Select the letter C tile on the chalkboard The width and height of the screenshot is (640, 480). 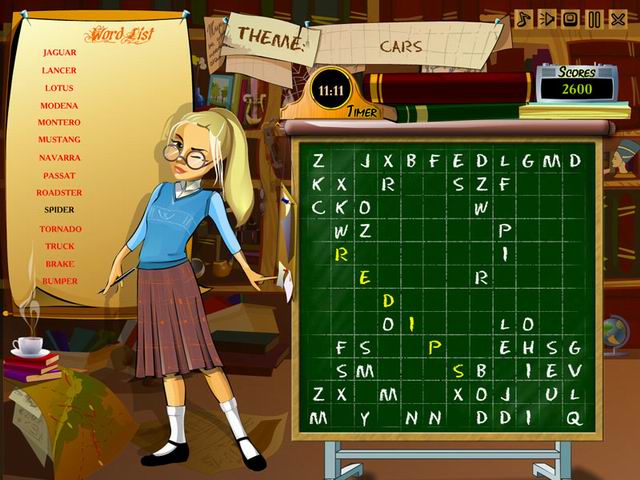319,207
